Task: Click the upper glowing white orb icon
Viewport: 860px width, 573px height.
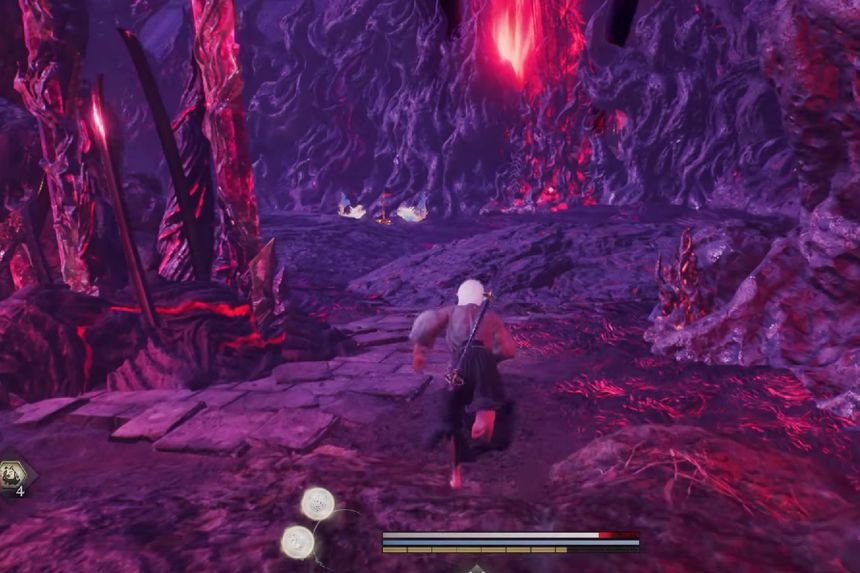Action: tap(318, 504)
